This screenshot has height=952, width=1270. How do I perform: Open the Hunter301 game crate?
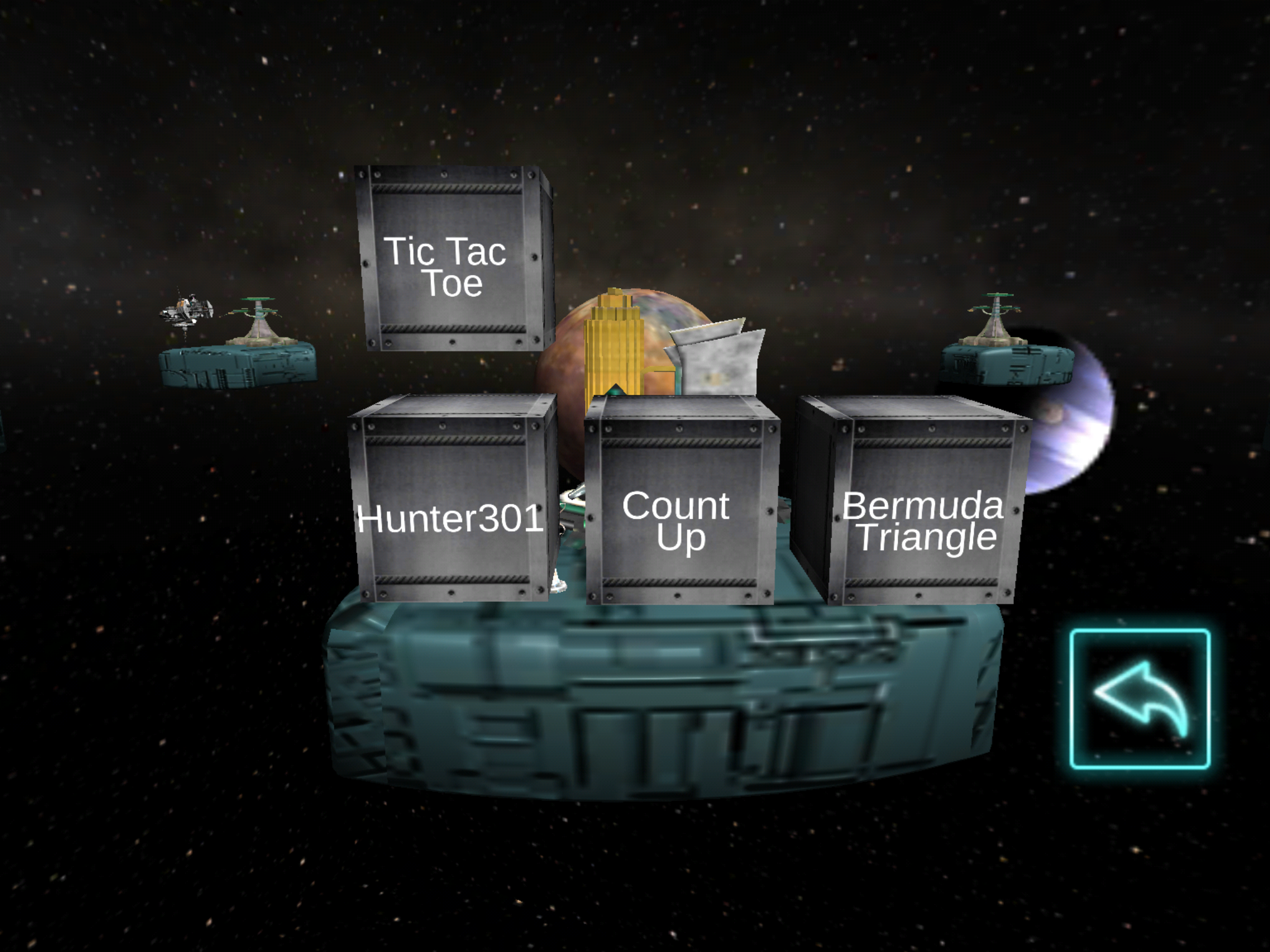click(450, 503)
